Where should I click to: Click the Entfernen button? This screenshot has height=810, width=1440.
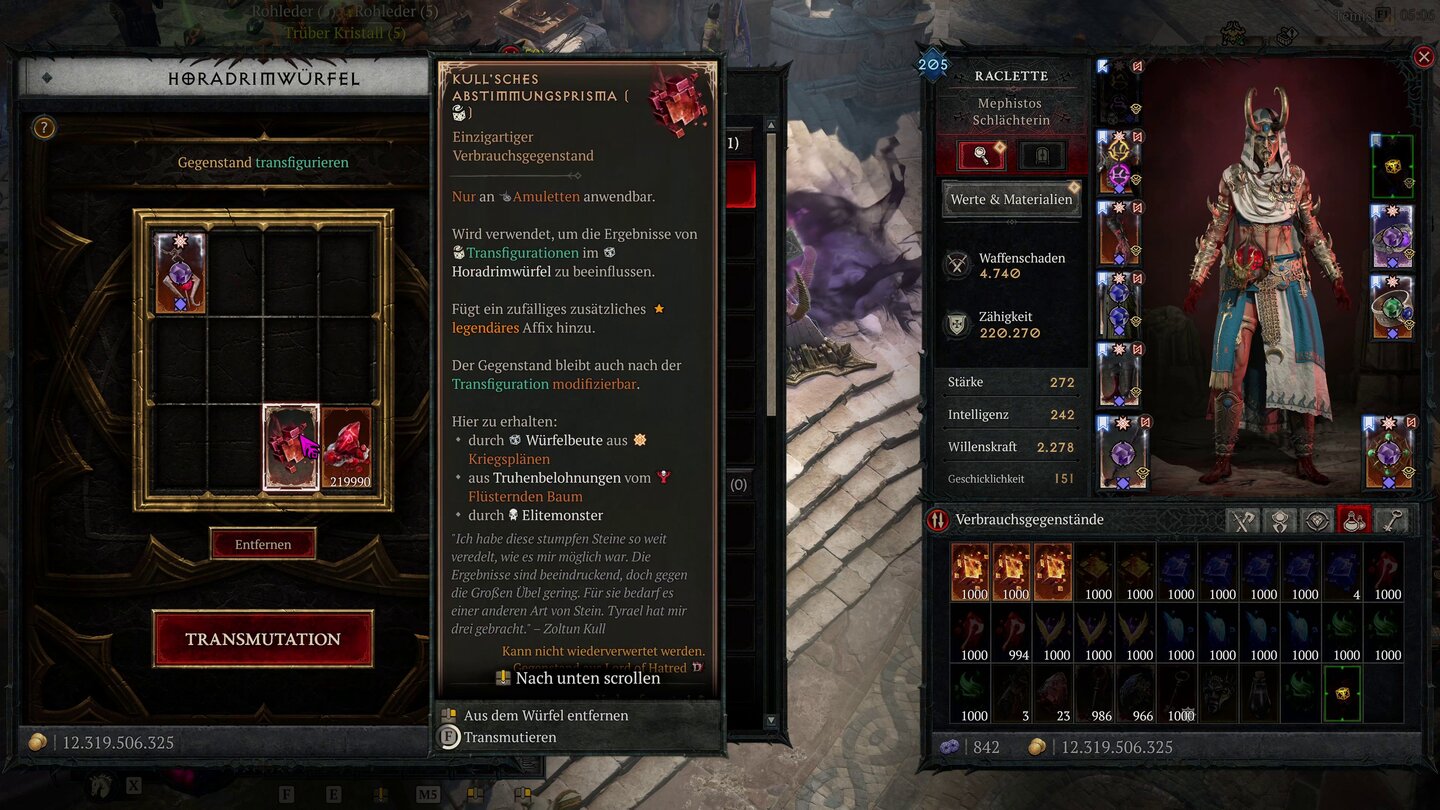click(x=263, y=544)
